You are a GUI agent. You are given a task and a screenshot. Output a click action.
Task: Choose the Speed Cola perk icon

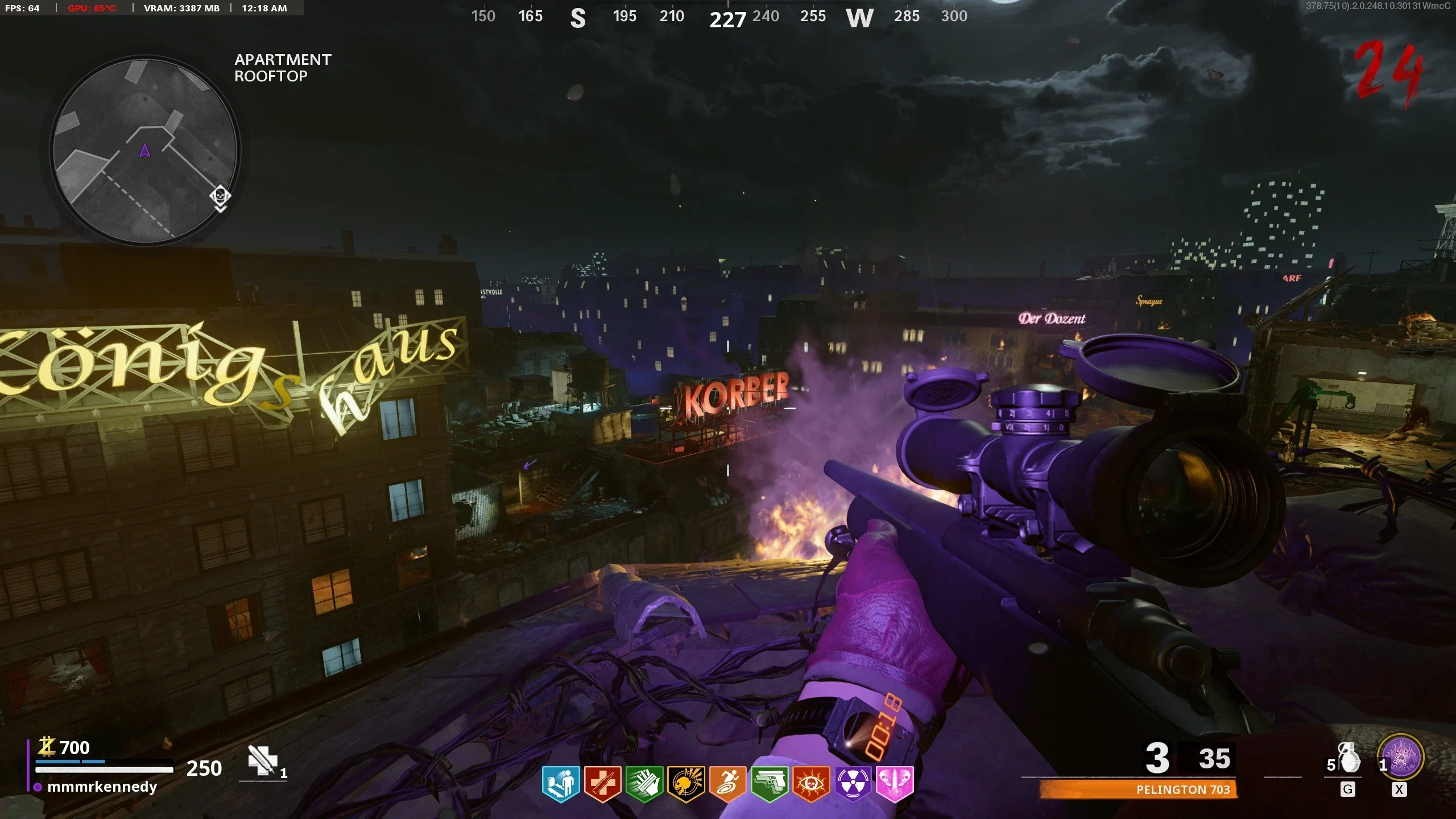(644, 783)
